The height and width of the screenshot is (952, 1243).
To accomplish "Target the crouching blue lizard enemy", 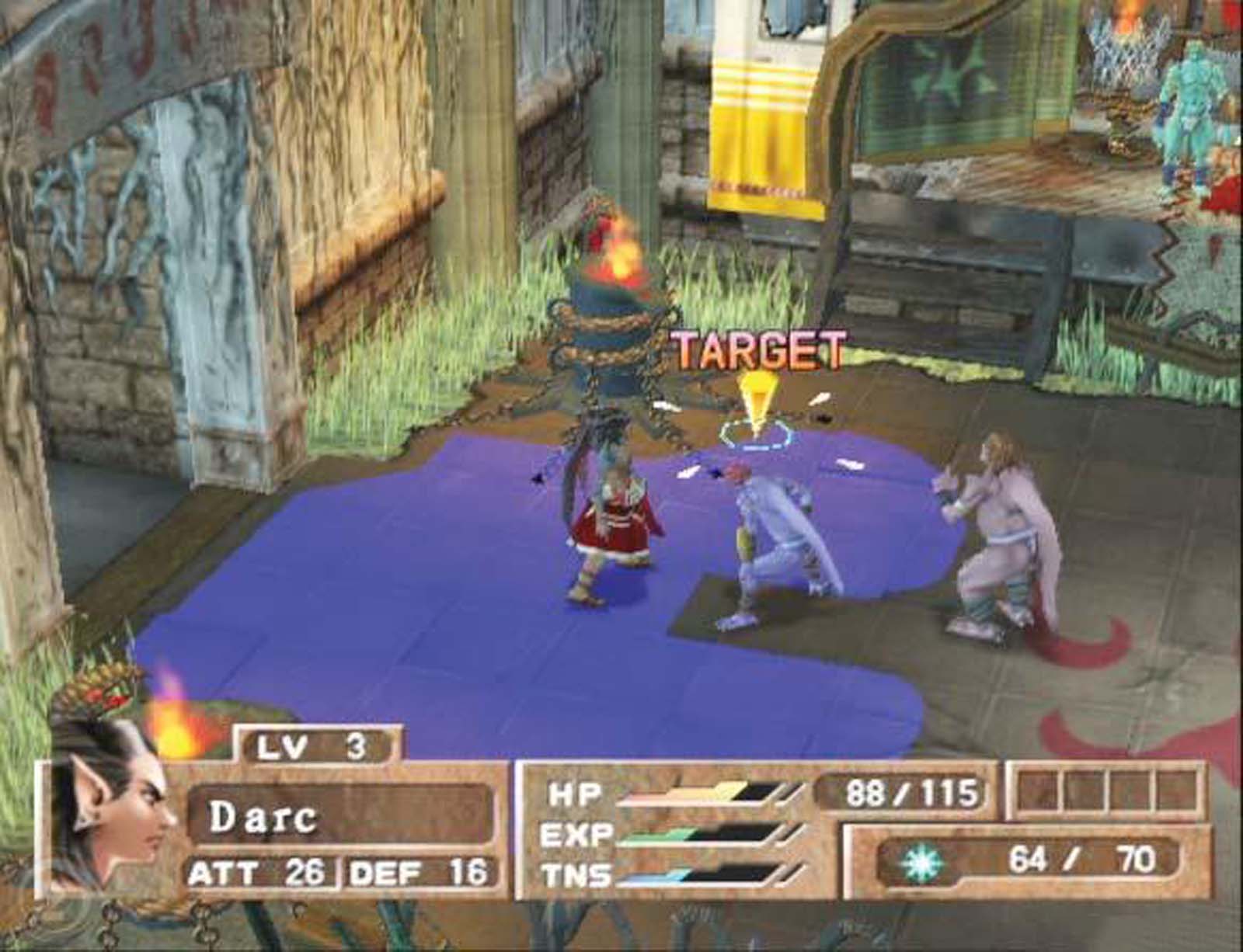I will [x=777, y=536].
